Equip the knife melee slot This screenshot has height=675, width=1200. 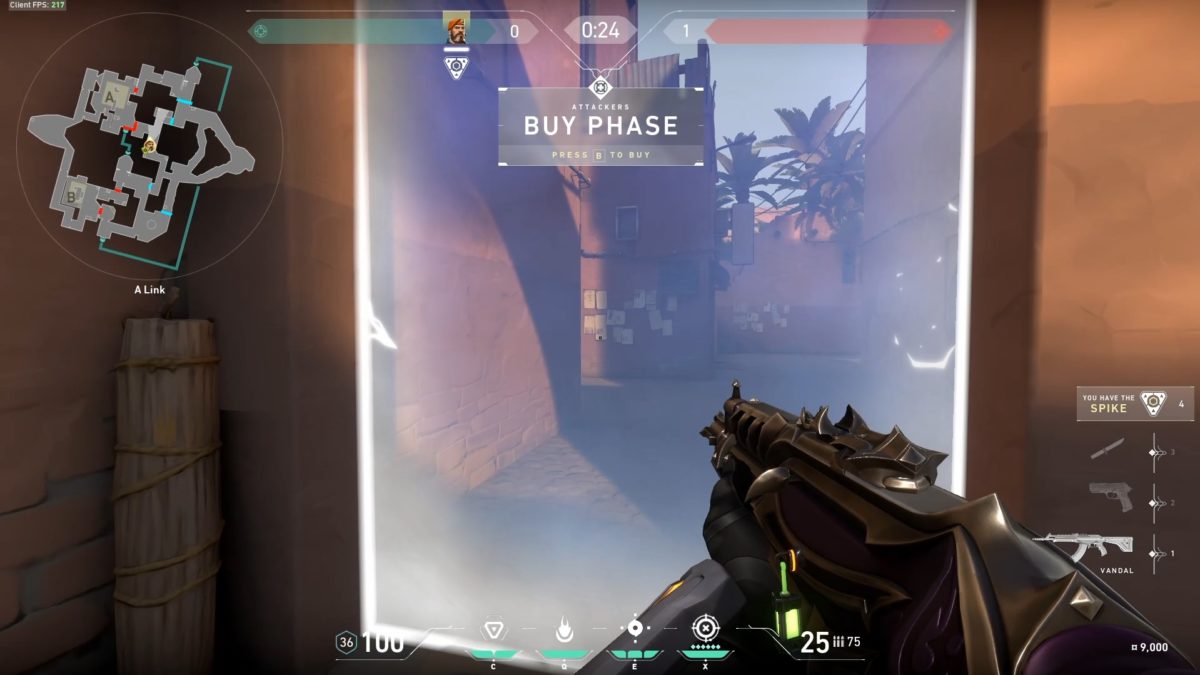click(1107, 449)
